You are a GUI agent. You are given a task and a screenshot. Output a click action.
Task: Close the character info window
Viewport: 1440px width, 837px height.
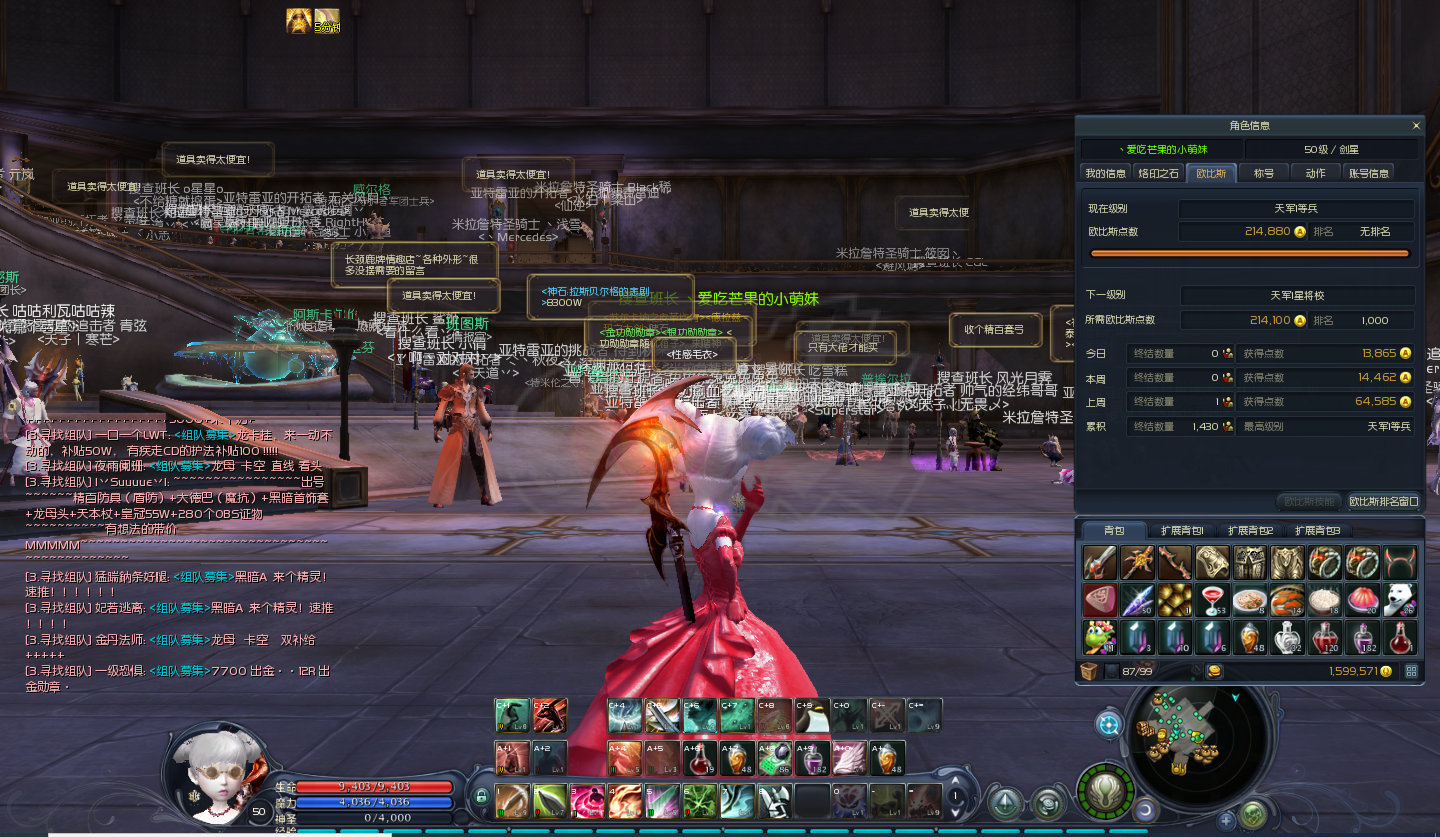[x=1415, y=126]
